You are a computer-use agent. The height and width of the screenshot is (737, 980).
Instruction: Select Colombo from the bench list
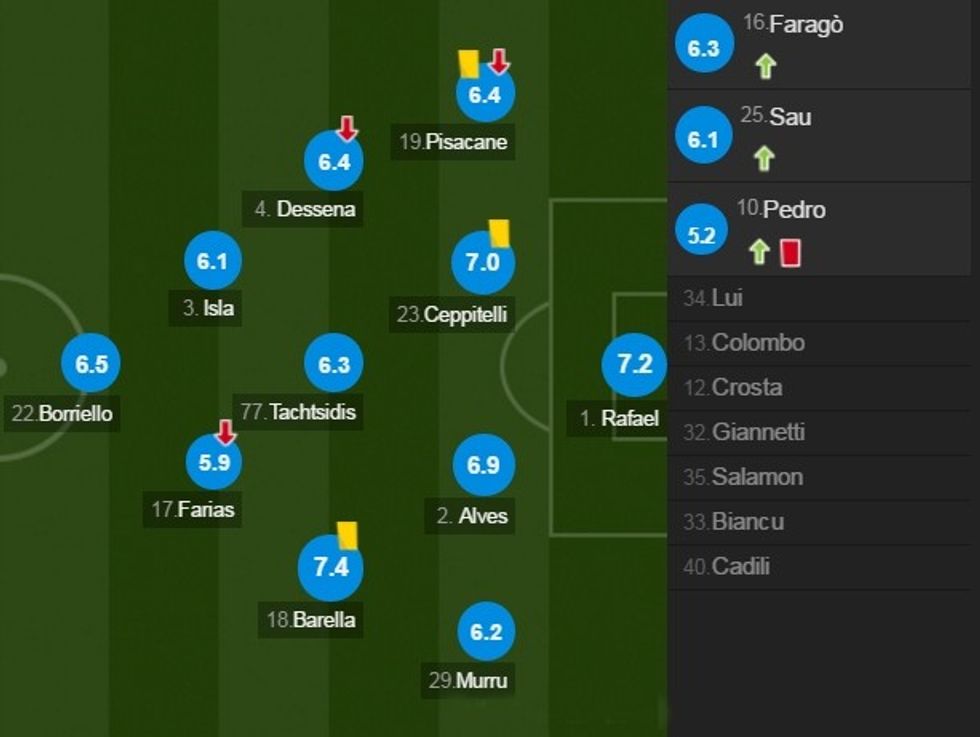pos(823,343)
